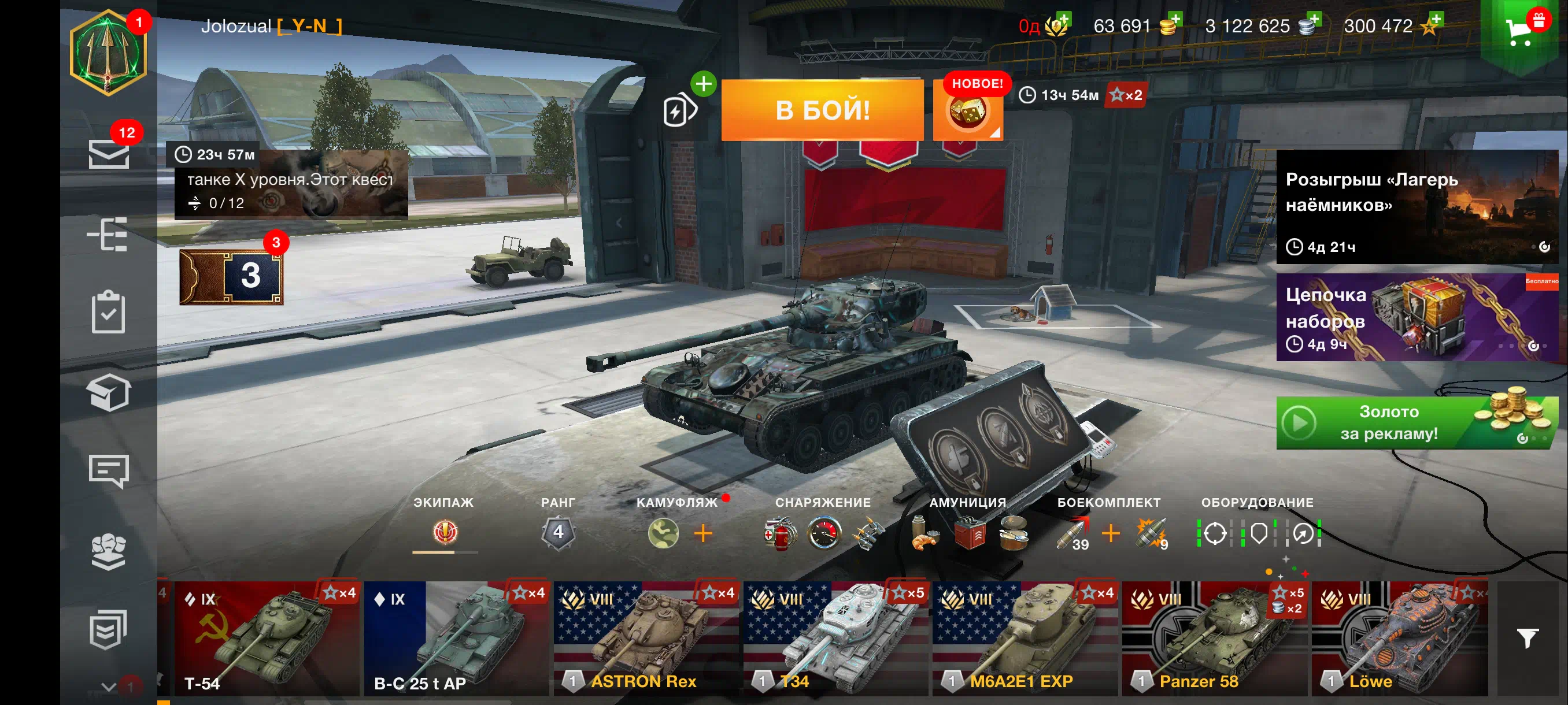1568x705 pixels.
Task: Open the dice game mode selector
Action: pyautogui.click(x=967, y=113)
